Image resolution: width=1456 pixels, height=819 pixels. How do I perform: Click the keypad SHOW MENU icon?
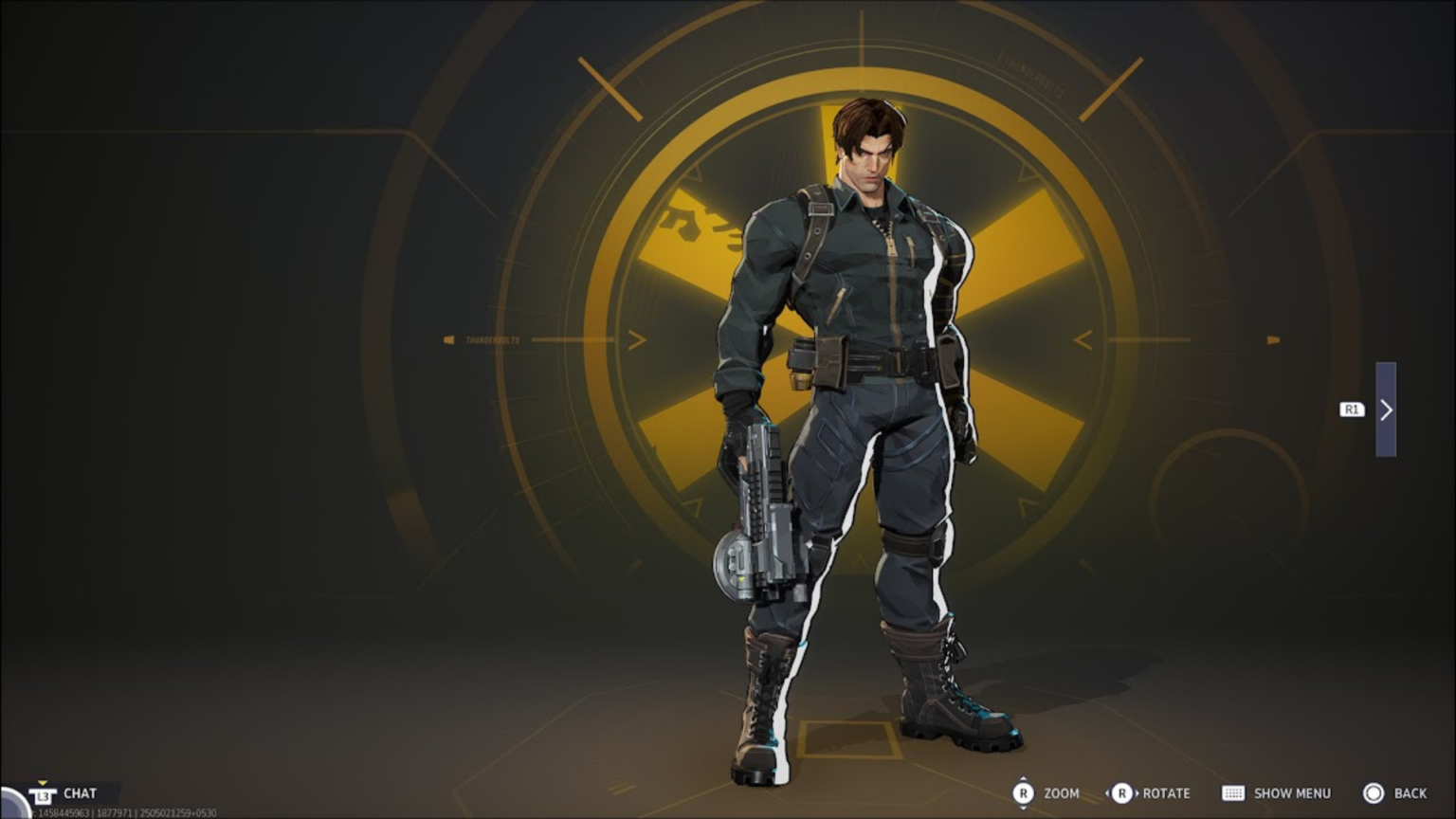tap(1234, 793)
